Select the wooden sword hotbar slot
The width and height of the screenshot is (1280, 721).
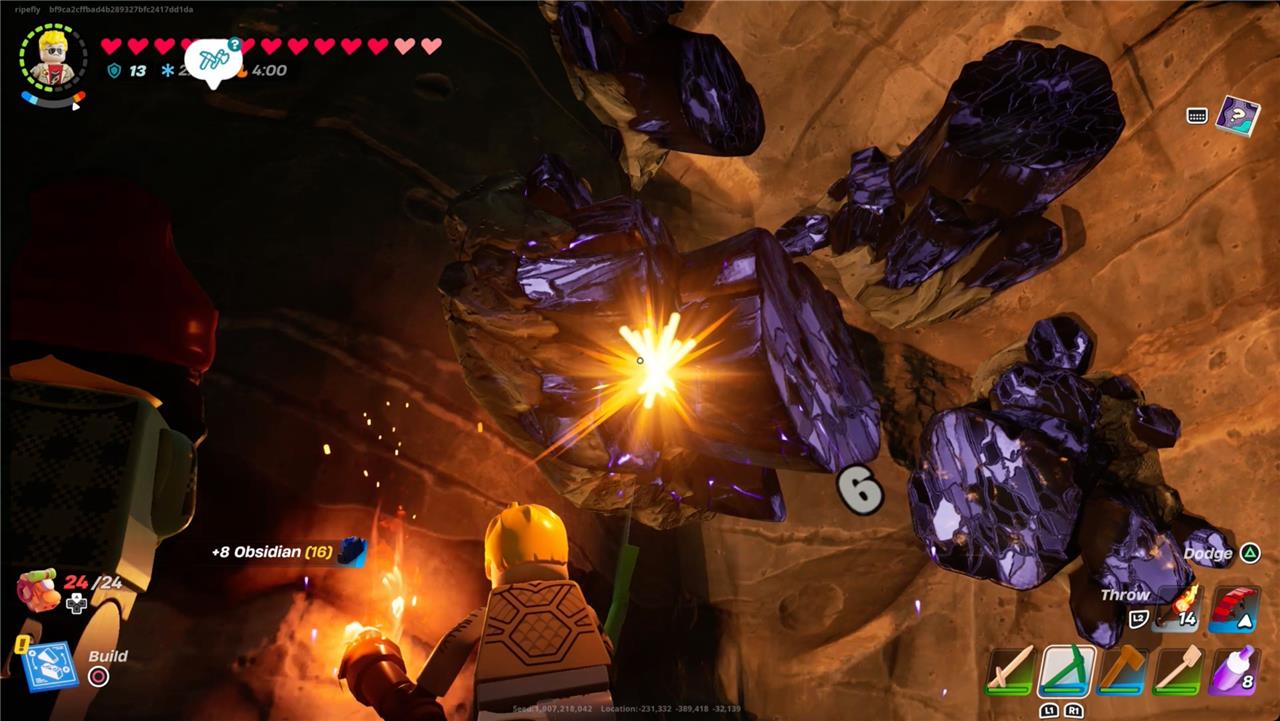tap(1011, 668)
